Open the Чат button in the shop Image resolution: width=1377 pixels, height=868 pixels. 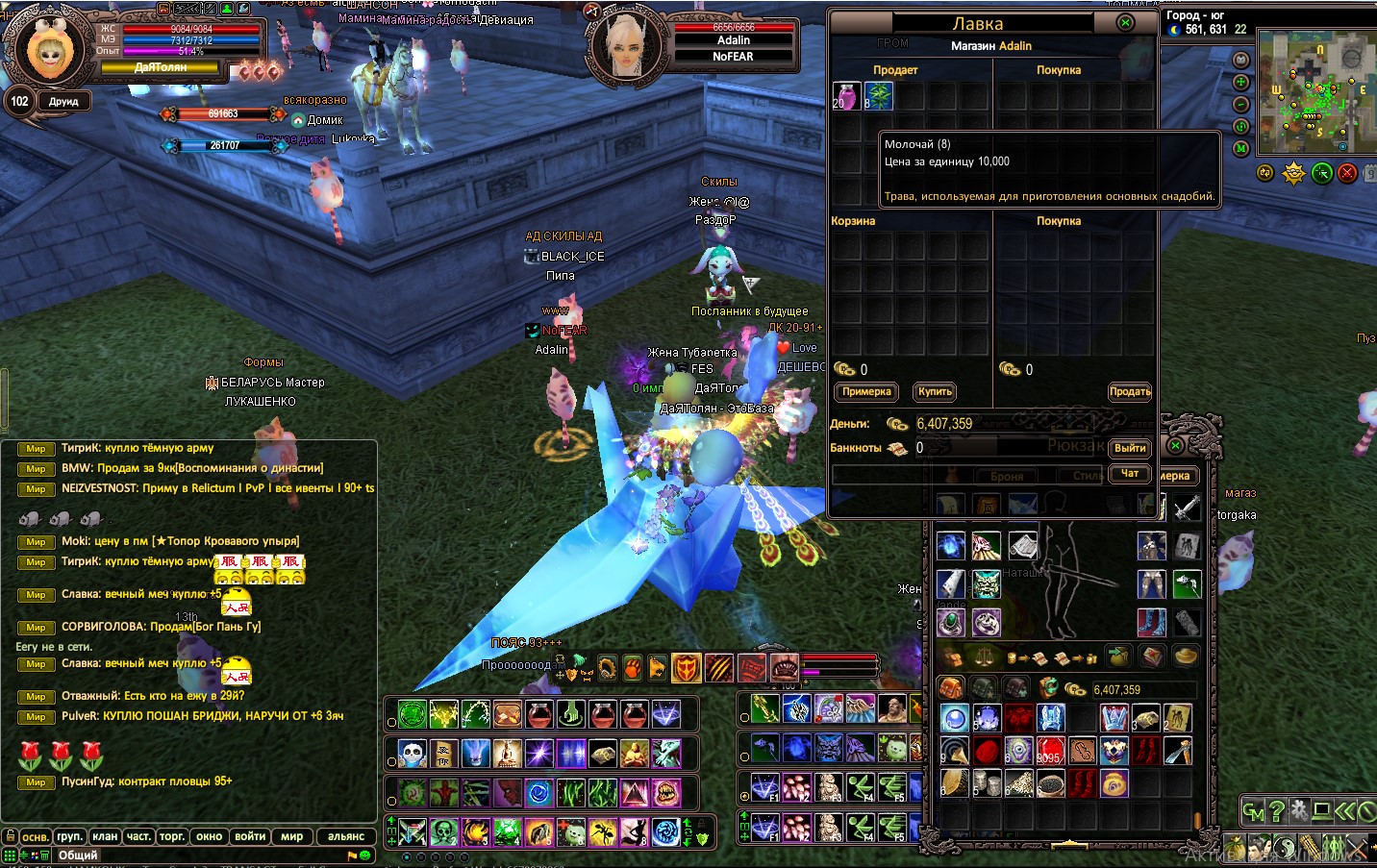click(1130, 474)
